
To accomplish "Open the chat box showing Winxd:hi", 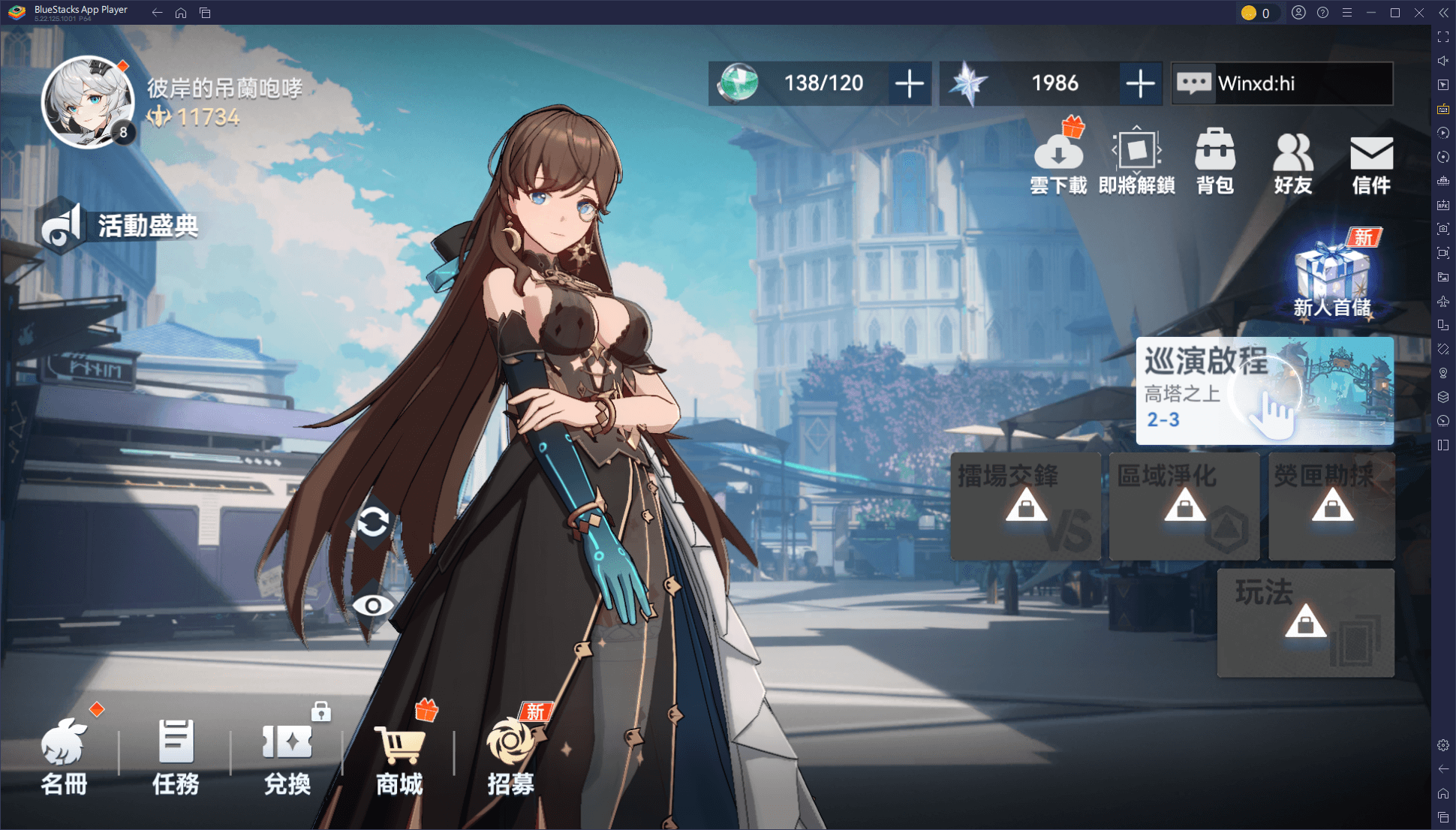I will [1282, 83].
